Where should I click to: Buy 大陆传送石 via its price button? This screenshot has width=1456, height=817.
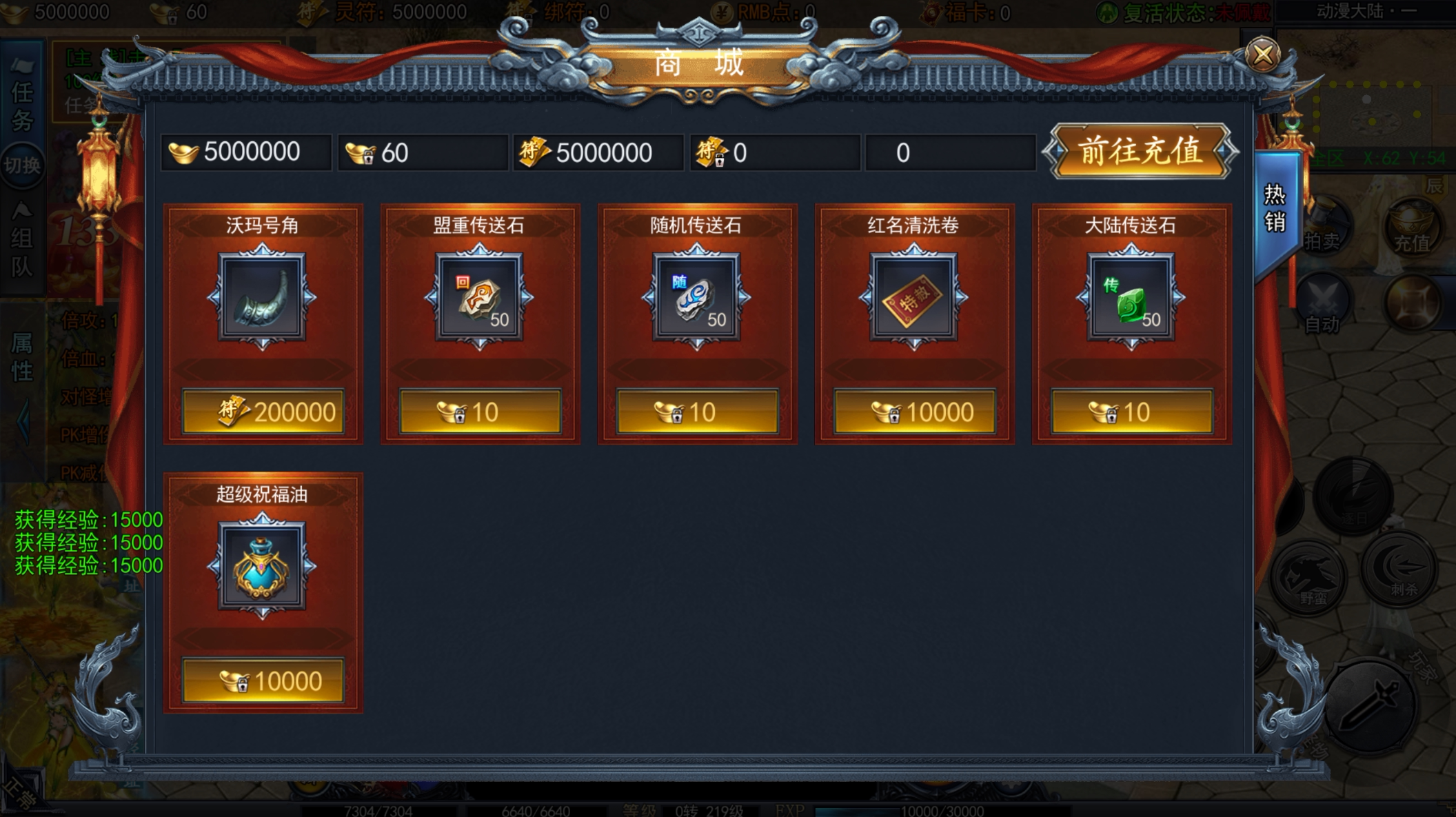(1131, 412)
